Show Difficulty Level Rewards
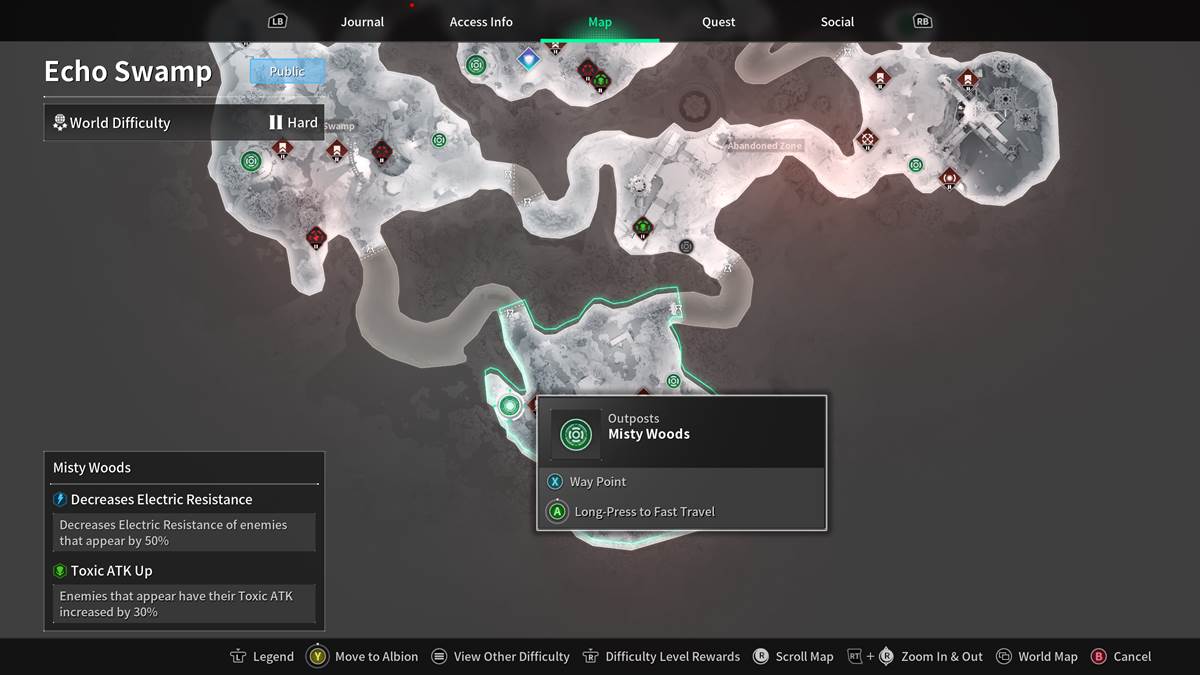This screenshot has width=1200, height=675. tap(661, 657)
